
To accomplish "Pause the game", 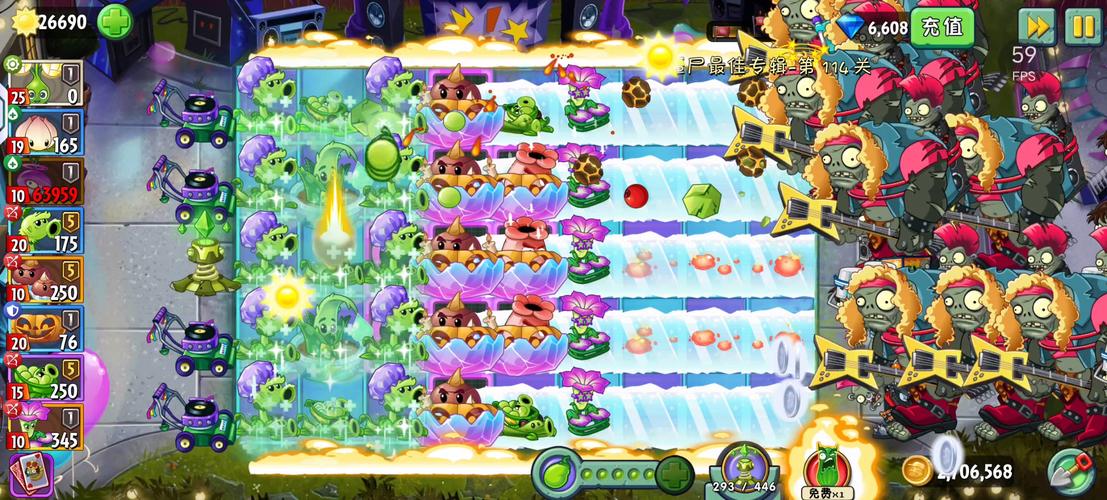I will tap(1082, 26).
